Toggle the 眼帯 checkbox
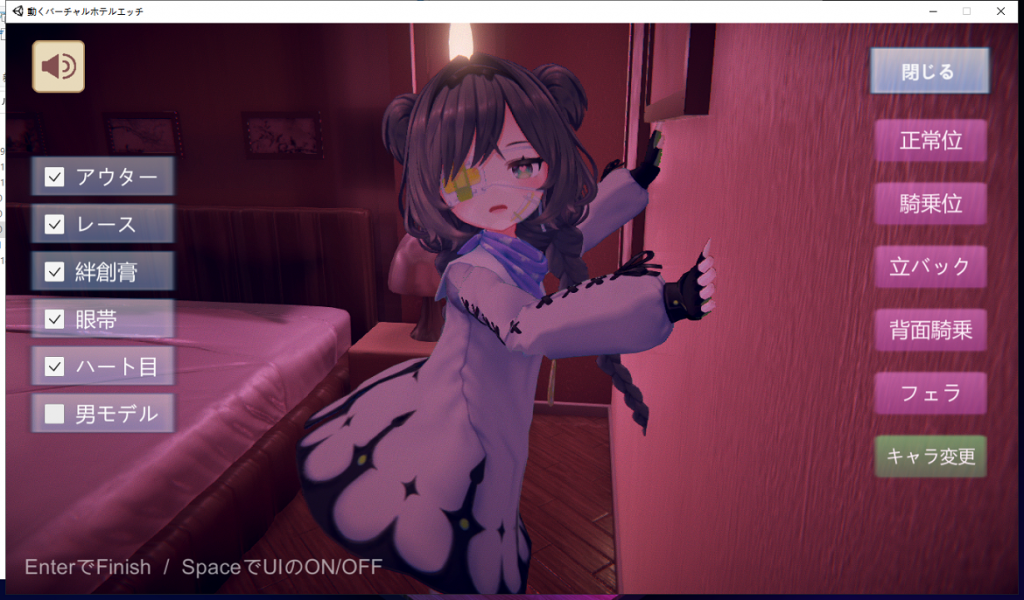This screenshot has height=600, width=1024. [54, 319]
